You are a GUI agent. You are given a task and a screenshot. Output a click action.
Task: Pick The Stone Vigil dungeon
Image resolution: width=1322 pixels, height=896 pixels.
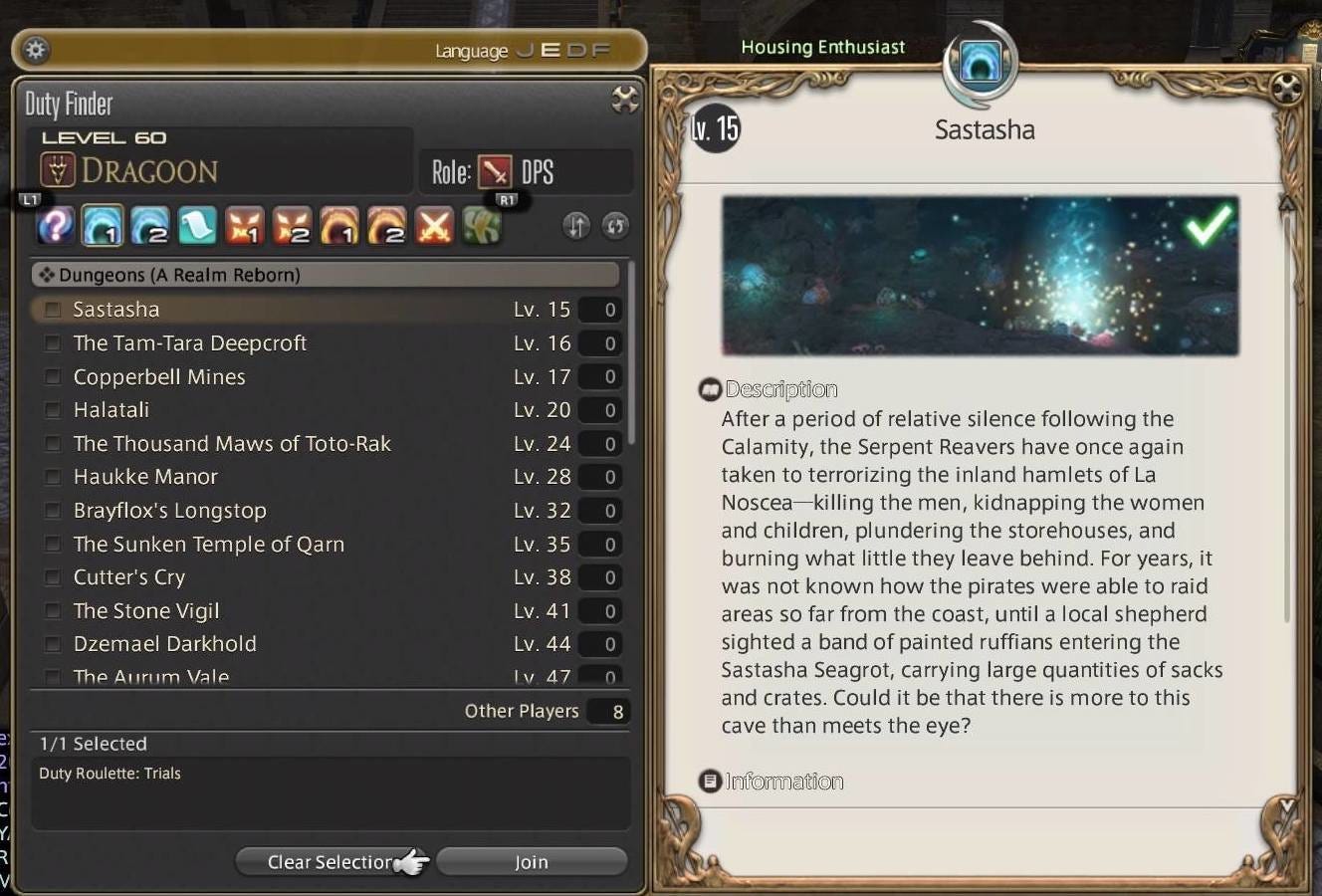(53, 611)
